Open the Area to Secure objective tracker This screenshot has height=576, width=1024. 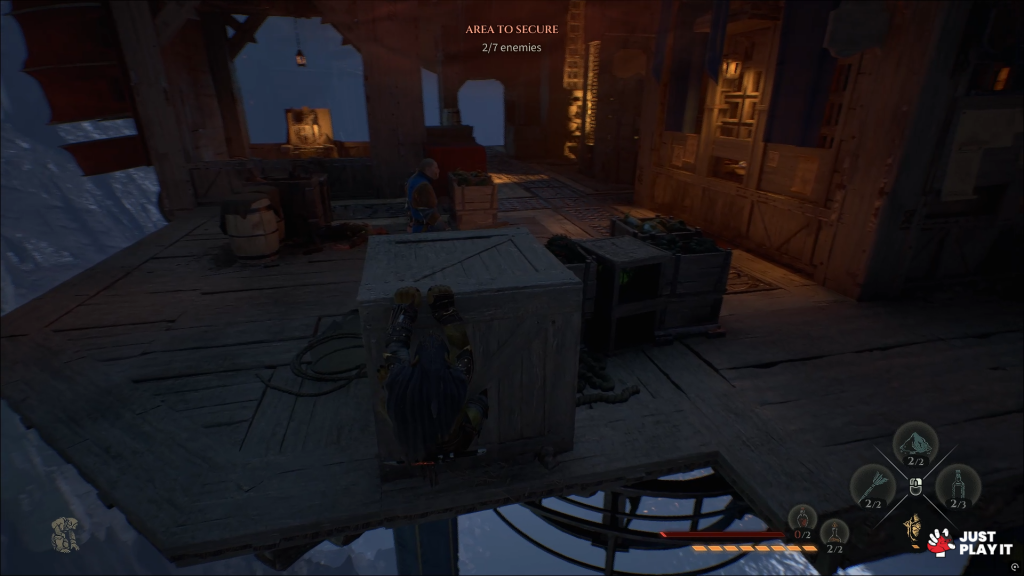click(511, 38)
